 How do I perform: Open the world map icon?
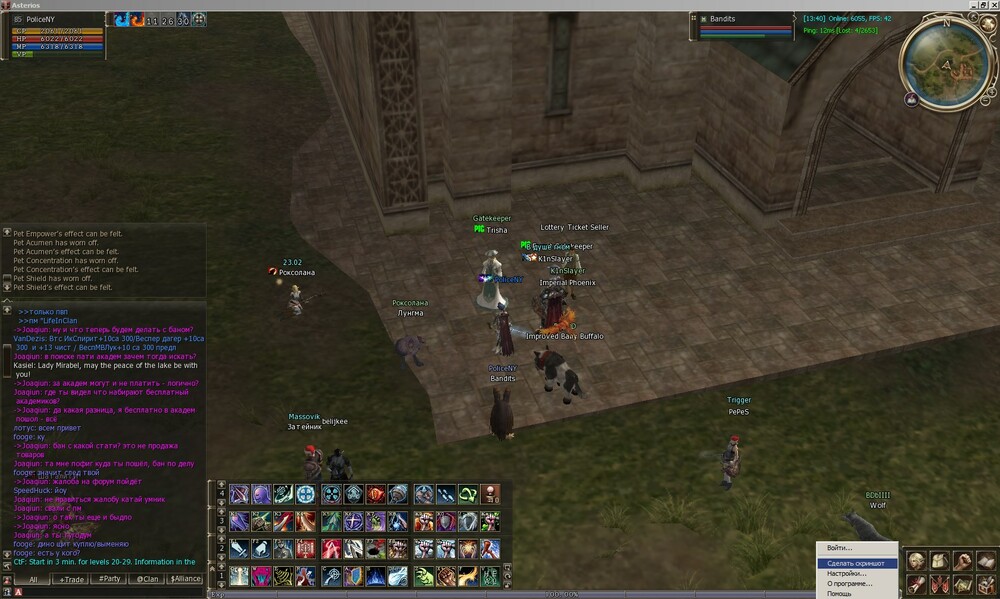tap(962, 584)
